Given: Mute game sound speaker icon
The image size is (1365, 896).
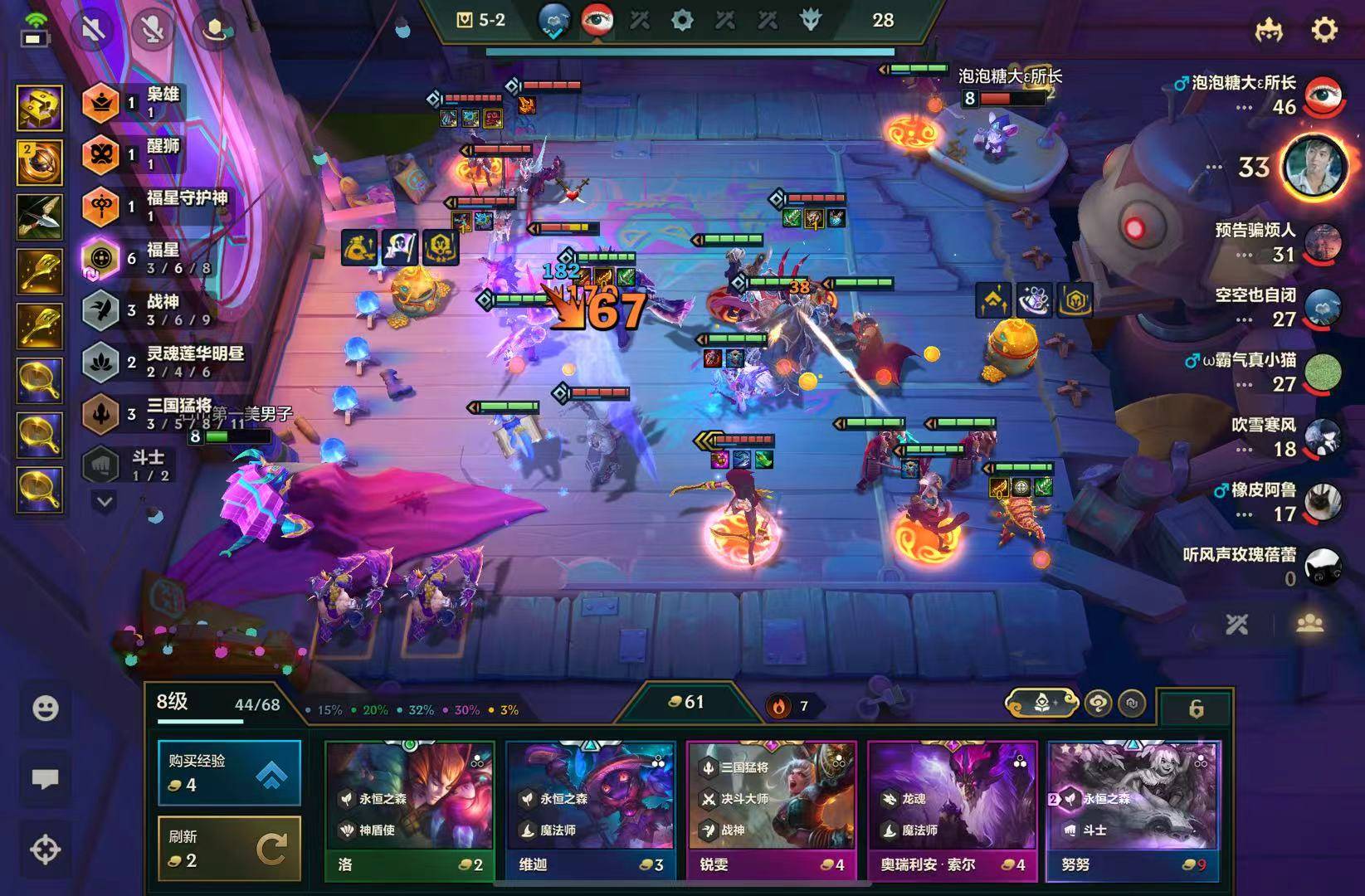Looking at the screenshot, I should click(x=95, y=31).
